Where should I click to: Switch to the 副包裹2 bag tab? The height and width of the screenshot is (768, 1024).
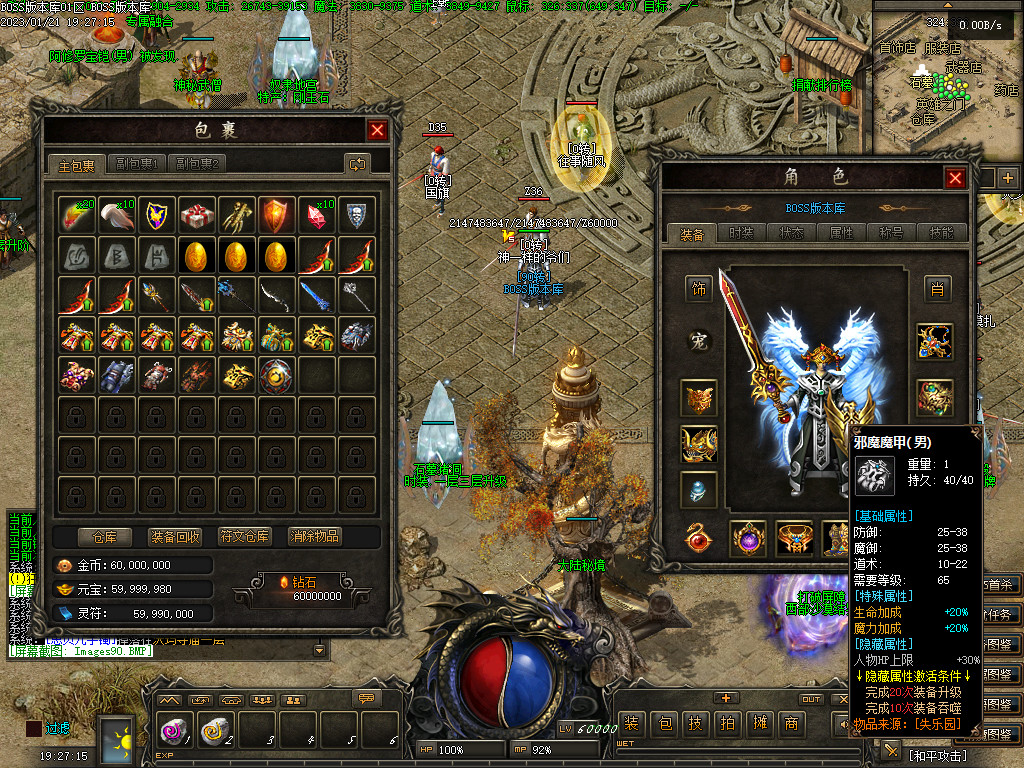click(x=197, y=164)
